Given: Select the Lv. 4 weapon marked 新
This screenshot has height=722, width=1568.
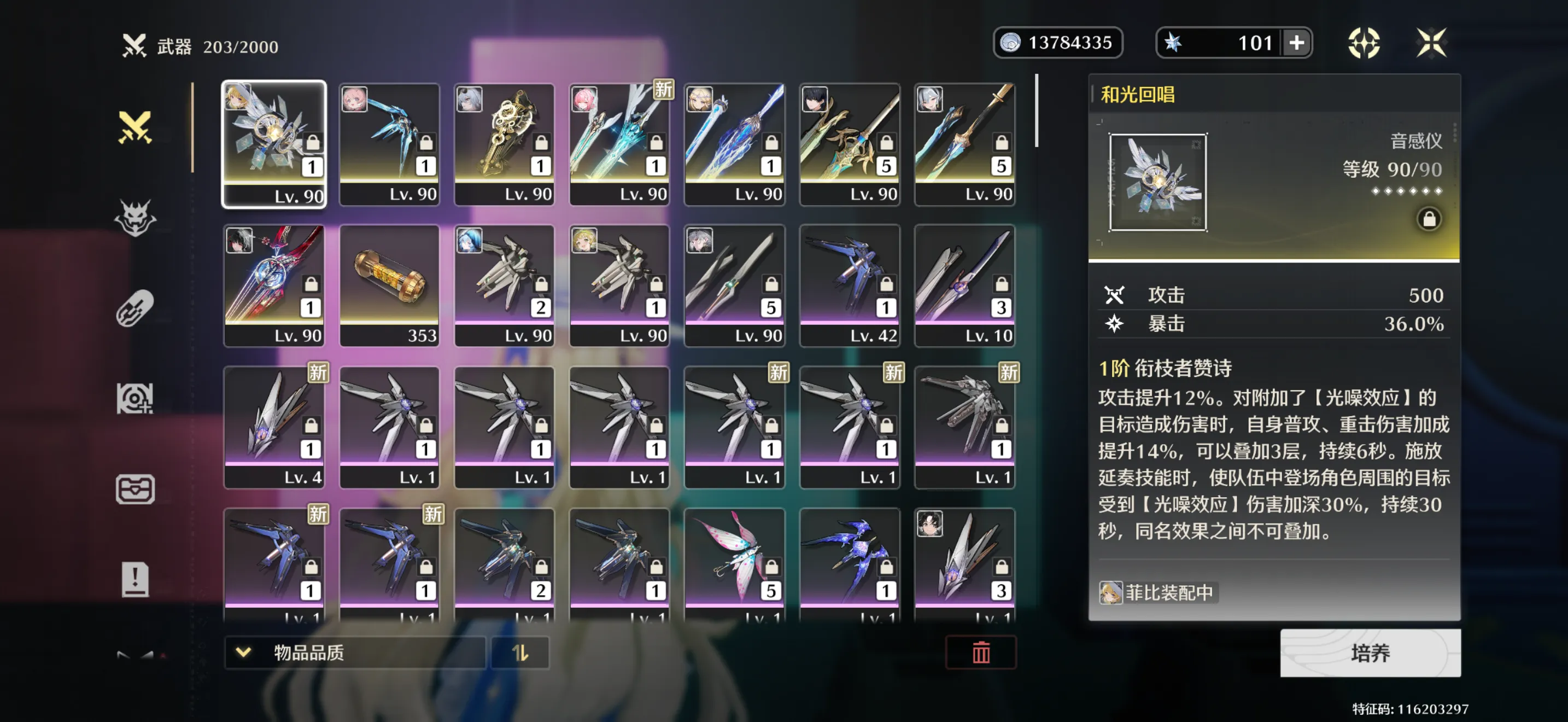Looking at the screenshot, I should pyautogui.click(x=274, y=426).
